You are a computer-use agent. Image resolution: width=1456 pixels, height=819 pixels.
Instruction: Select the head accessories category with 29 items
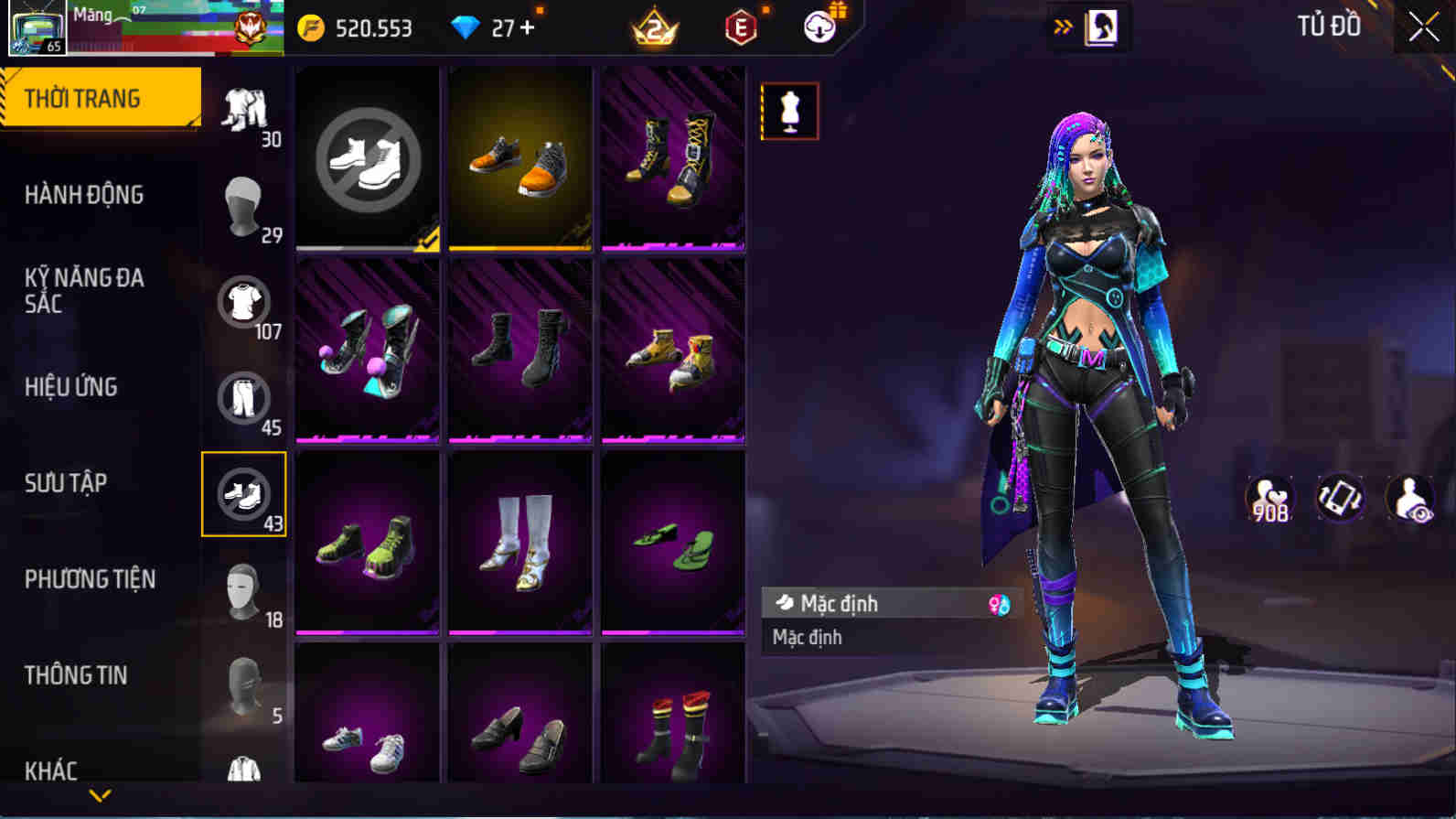point(244,206)
